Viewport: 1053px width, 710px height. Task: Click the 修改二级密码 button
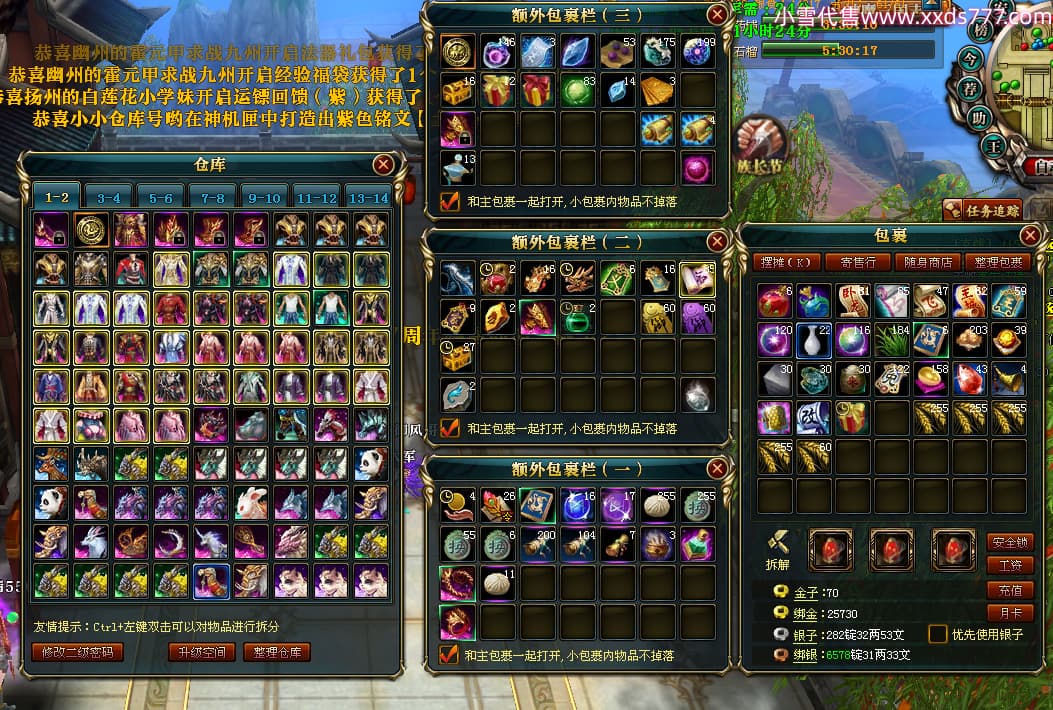coord(78,652)
